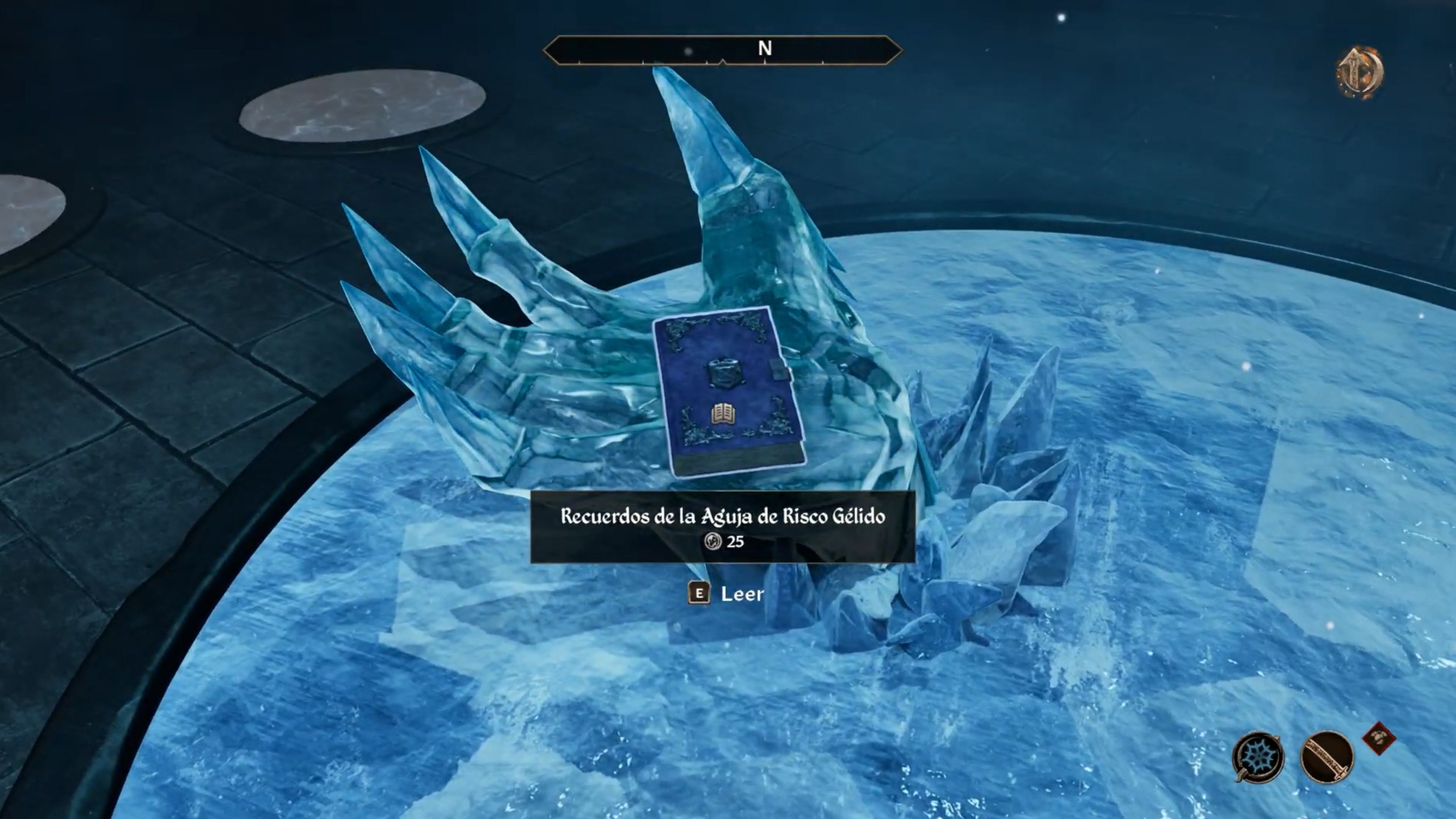This screenshot has width=1456, height=819.
Task: Click the red diamond status icon
Action: [1379, 738]
